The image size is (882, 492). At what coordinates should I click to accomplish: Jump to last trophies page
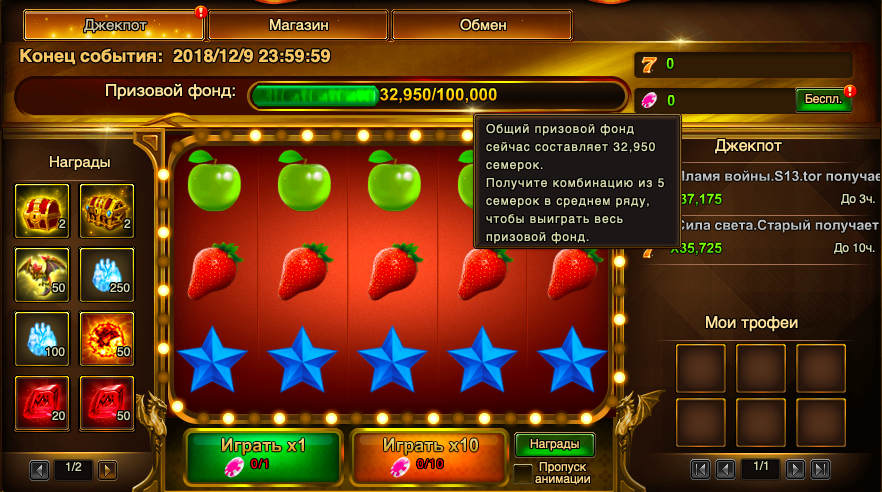821,468
